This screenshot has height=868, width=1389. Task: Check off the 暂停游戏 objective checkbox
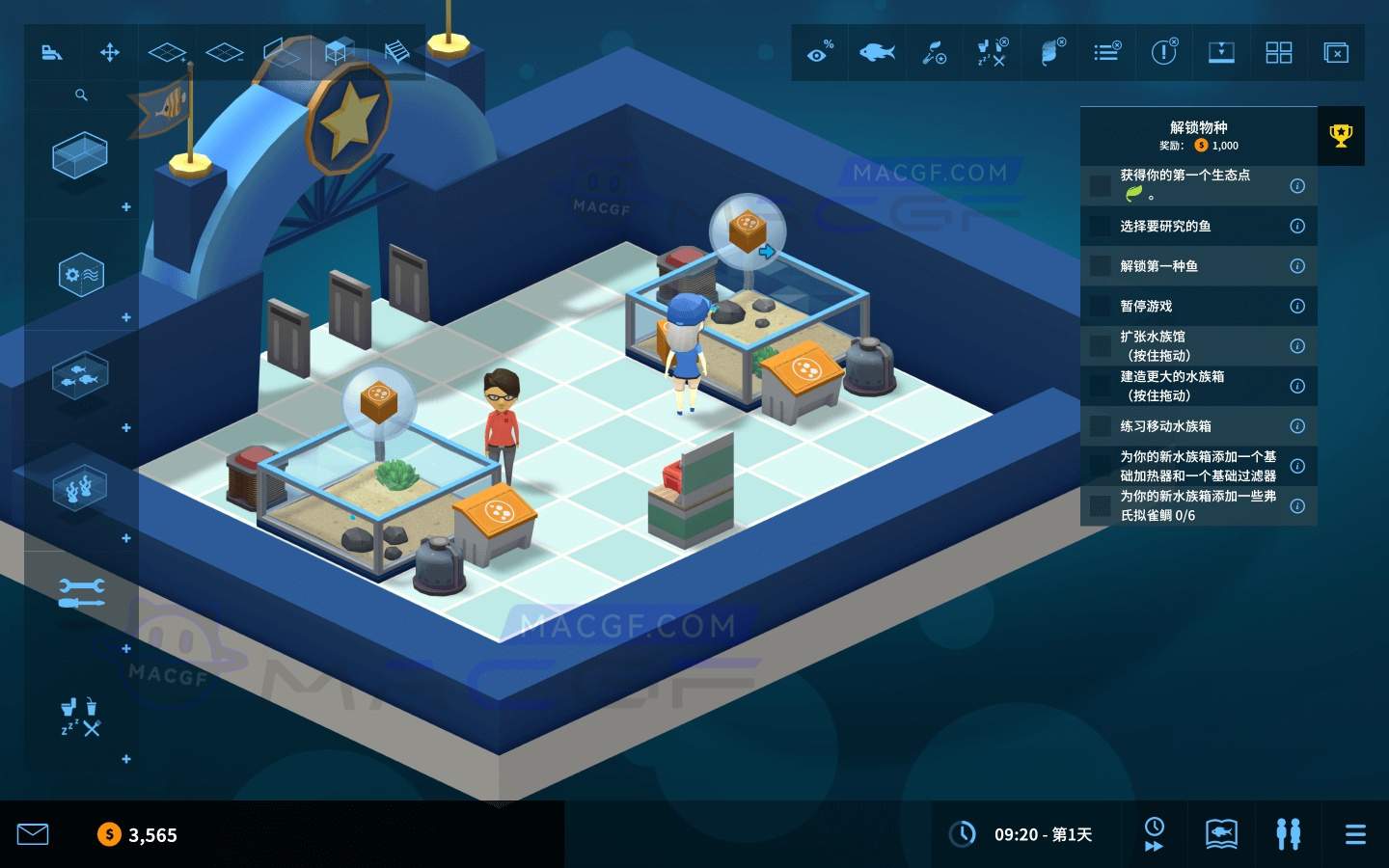pyautogui.click(x=1100, y=306)
